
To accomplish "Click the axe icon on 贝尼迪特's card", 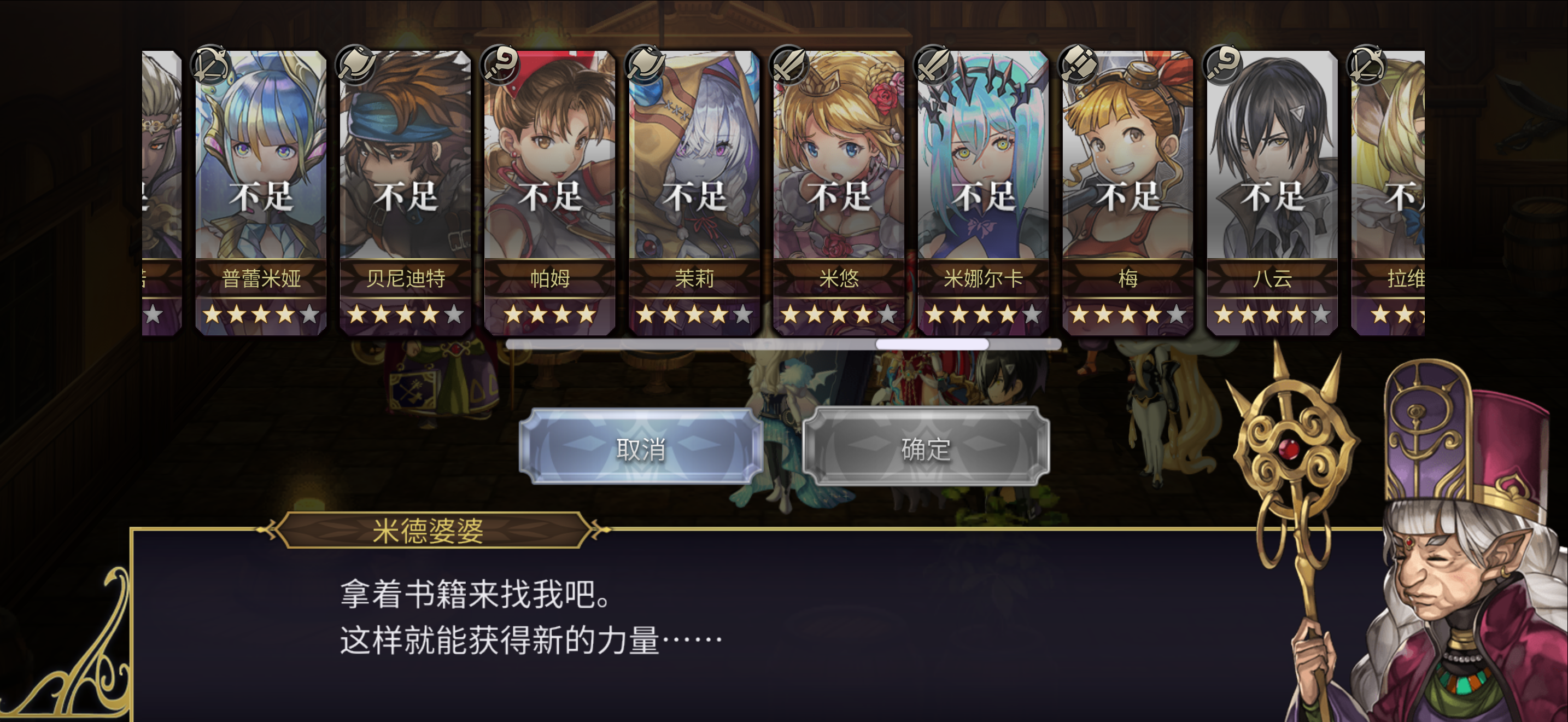I will tap(355, 64).
